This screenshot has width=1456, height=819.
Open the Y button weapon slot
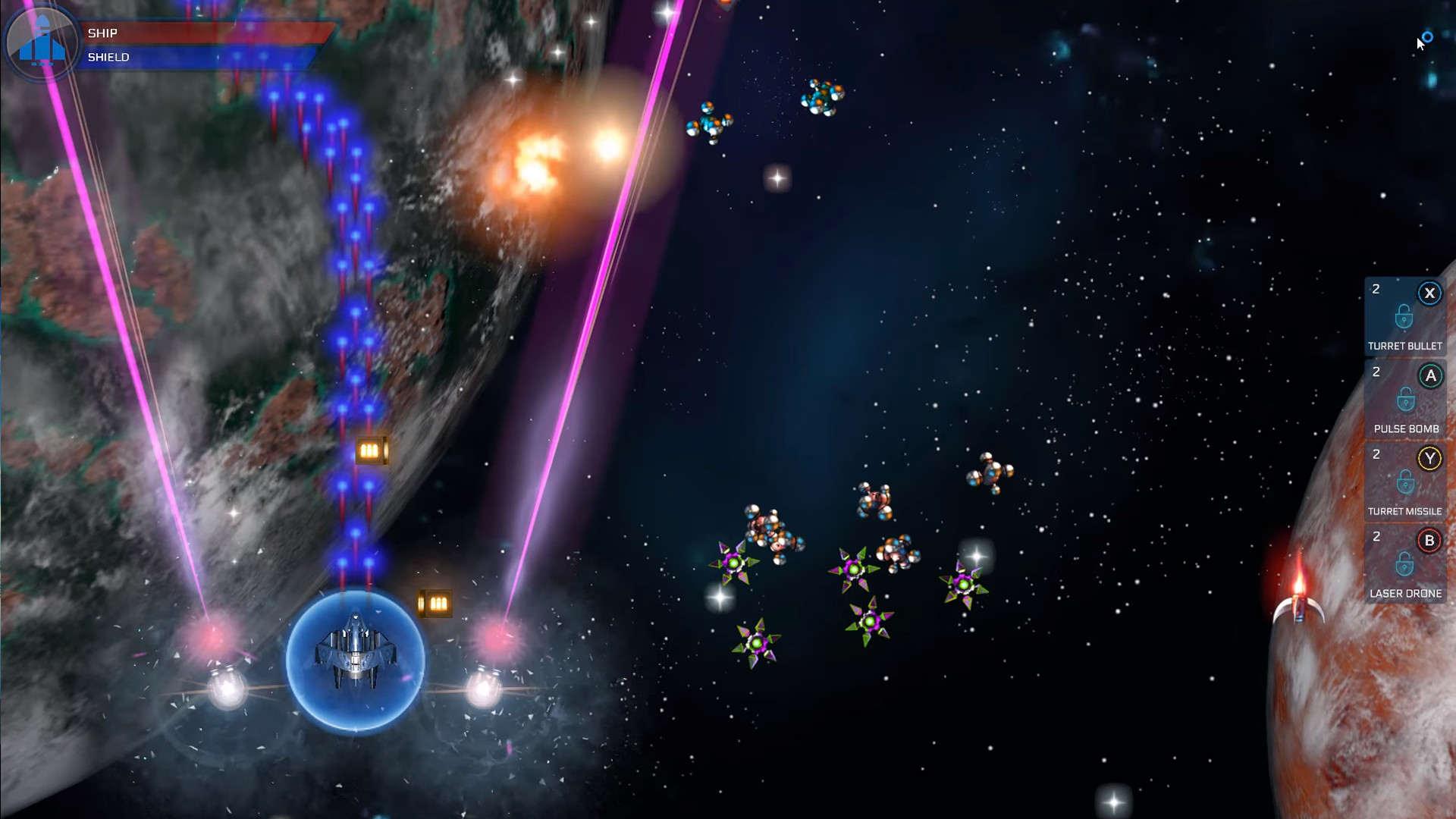[x=1429, y=458]
